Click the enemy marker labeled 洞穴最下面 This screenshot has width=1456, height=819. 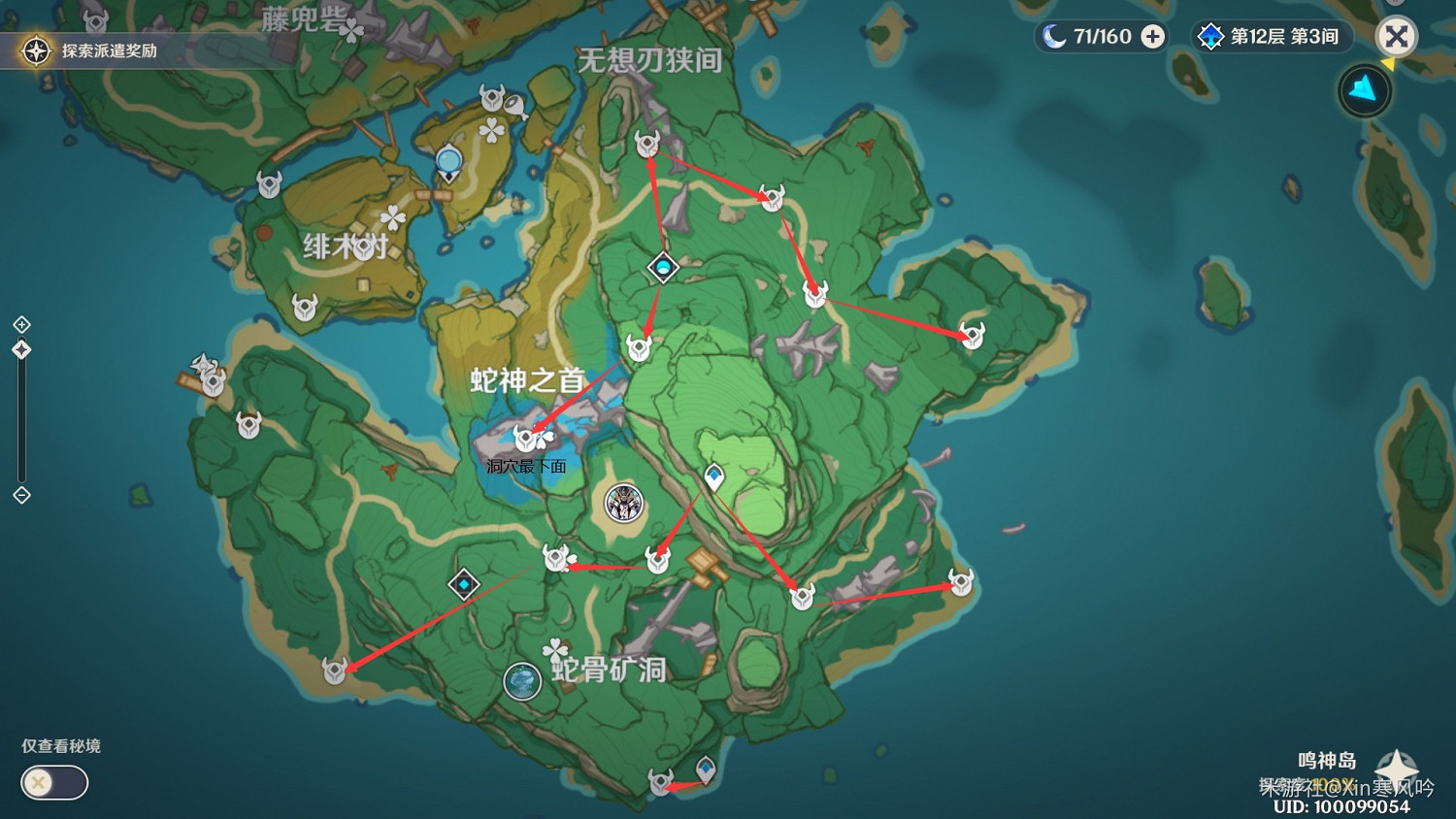click(525, 437)
